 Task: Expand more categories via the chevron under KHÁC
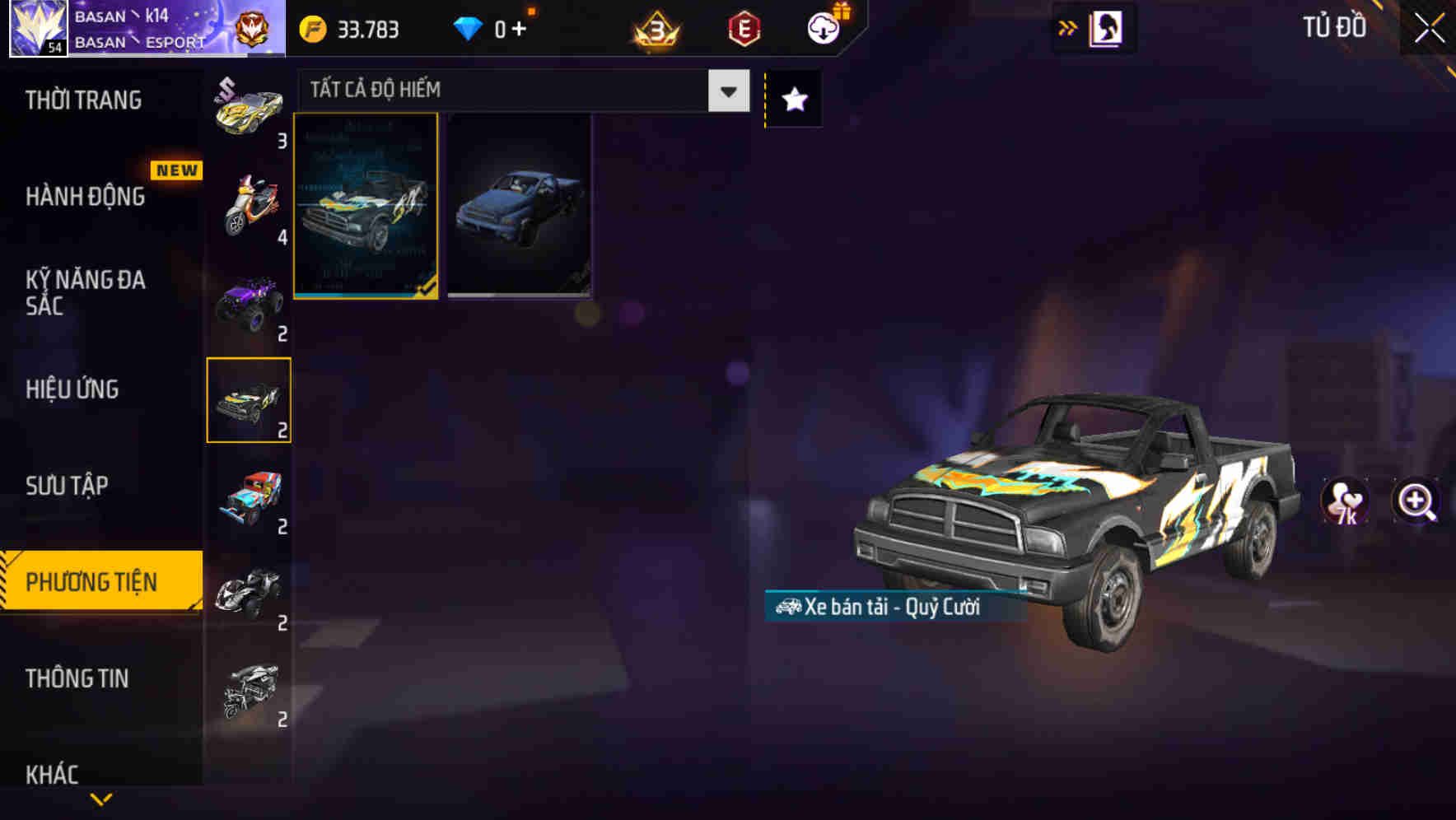pos(100,799)
